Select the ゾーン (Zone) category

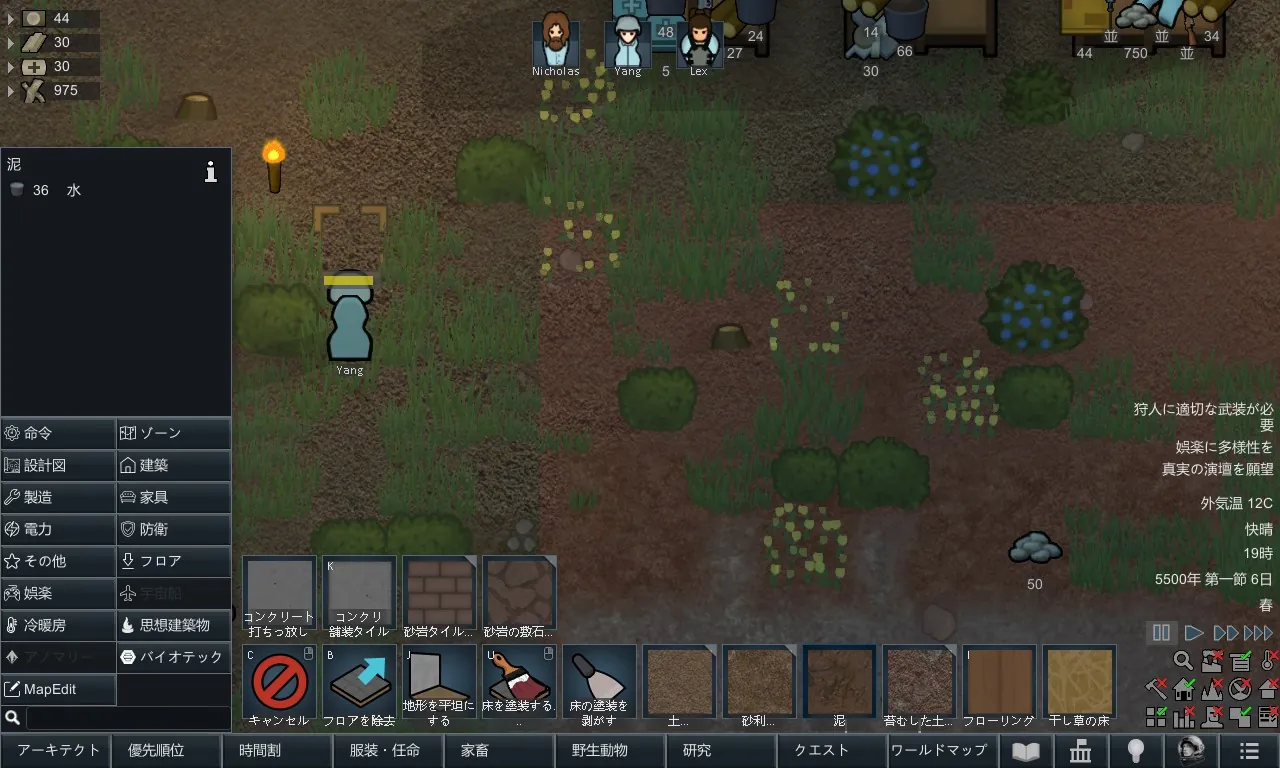[174, 433]
